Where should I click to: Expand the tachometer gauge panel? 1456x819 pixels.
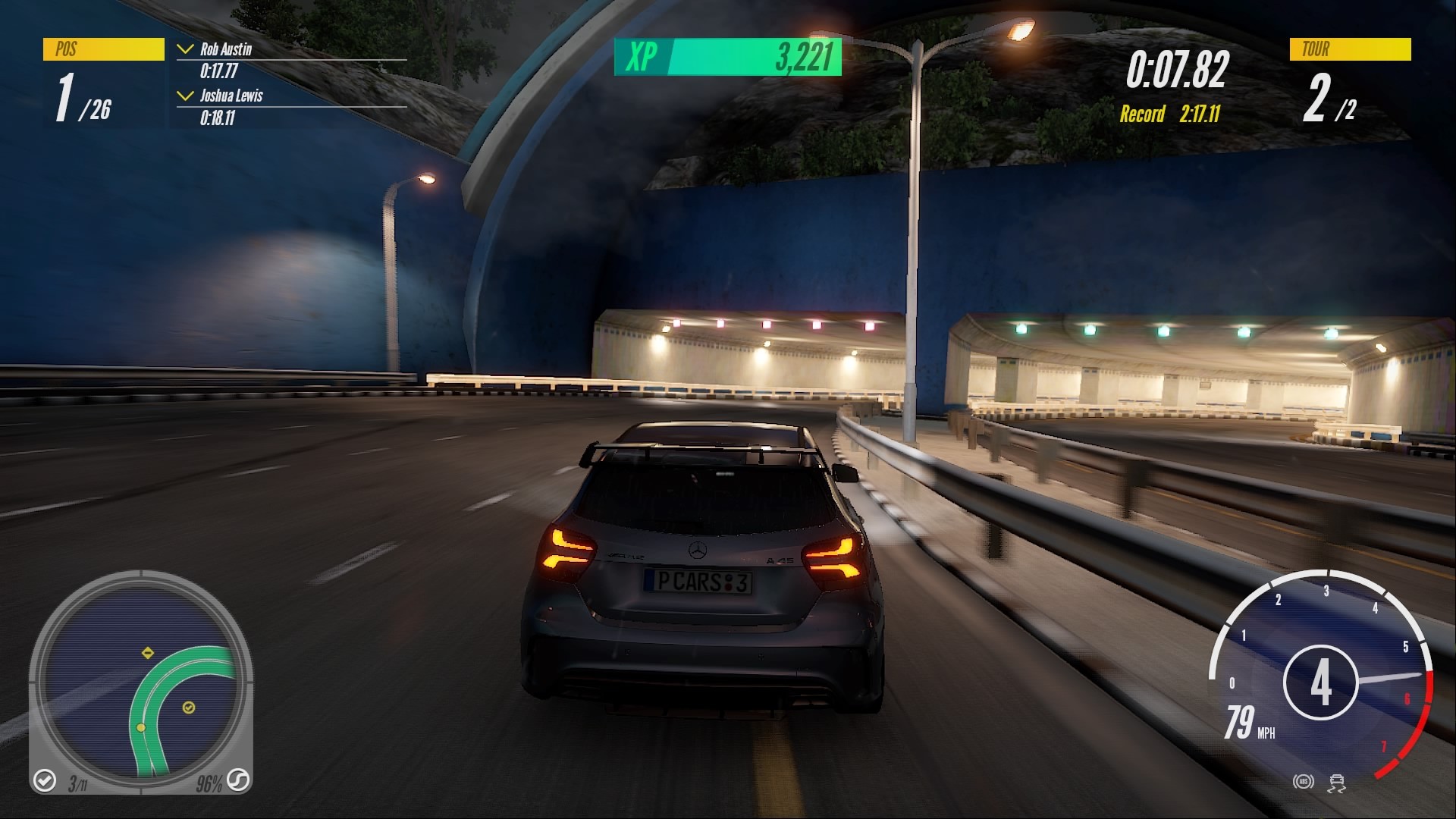pos(1323,682)
